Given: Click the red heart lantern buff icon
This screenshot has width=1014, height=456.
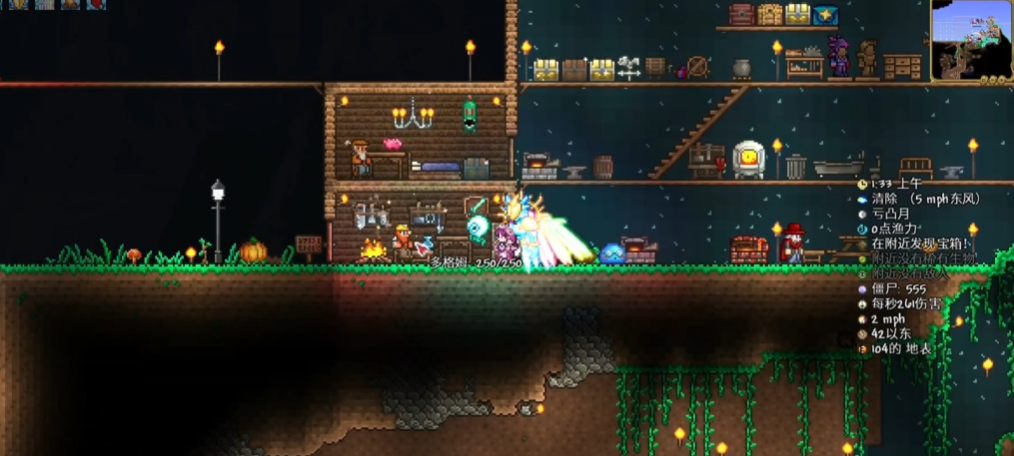Looking at the screenshot, I should 95,4.
